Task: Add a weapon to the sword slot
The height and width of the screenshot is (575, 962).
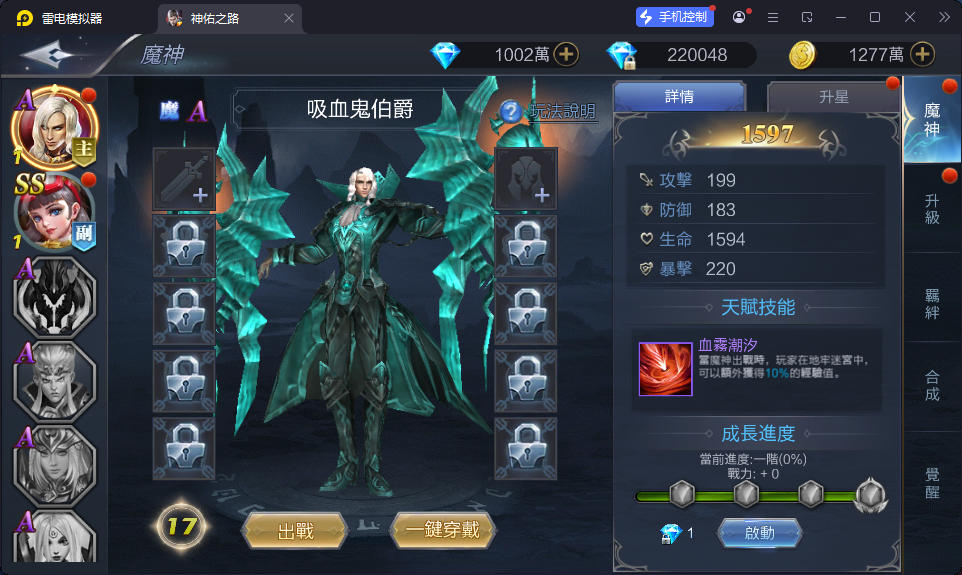Action: coord(183,178)
